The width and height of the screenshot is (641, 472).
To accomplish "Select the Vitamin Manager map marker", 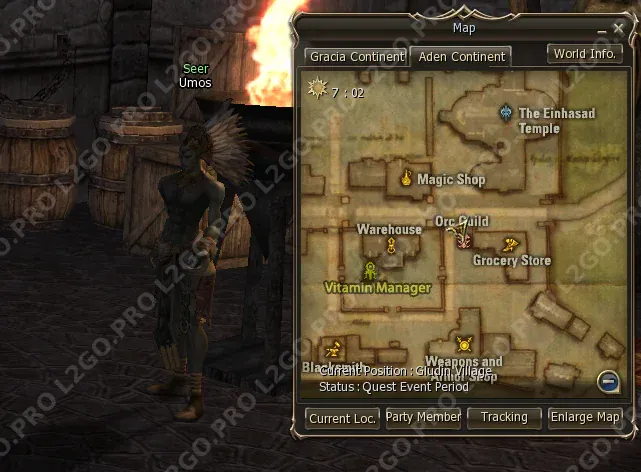I will 370,270.
